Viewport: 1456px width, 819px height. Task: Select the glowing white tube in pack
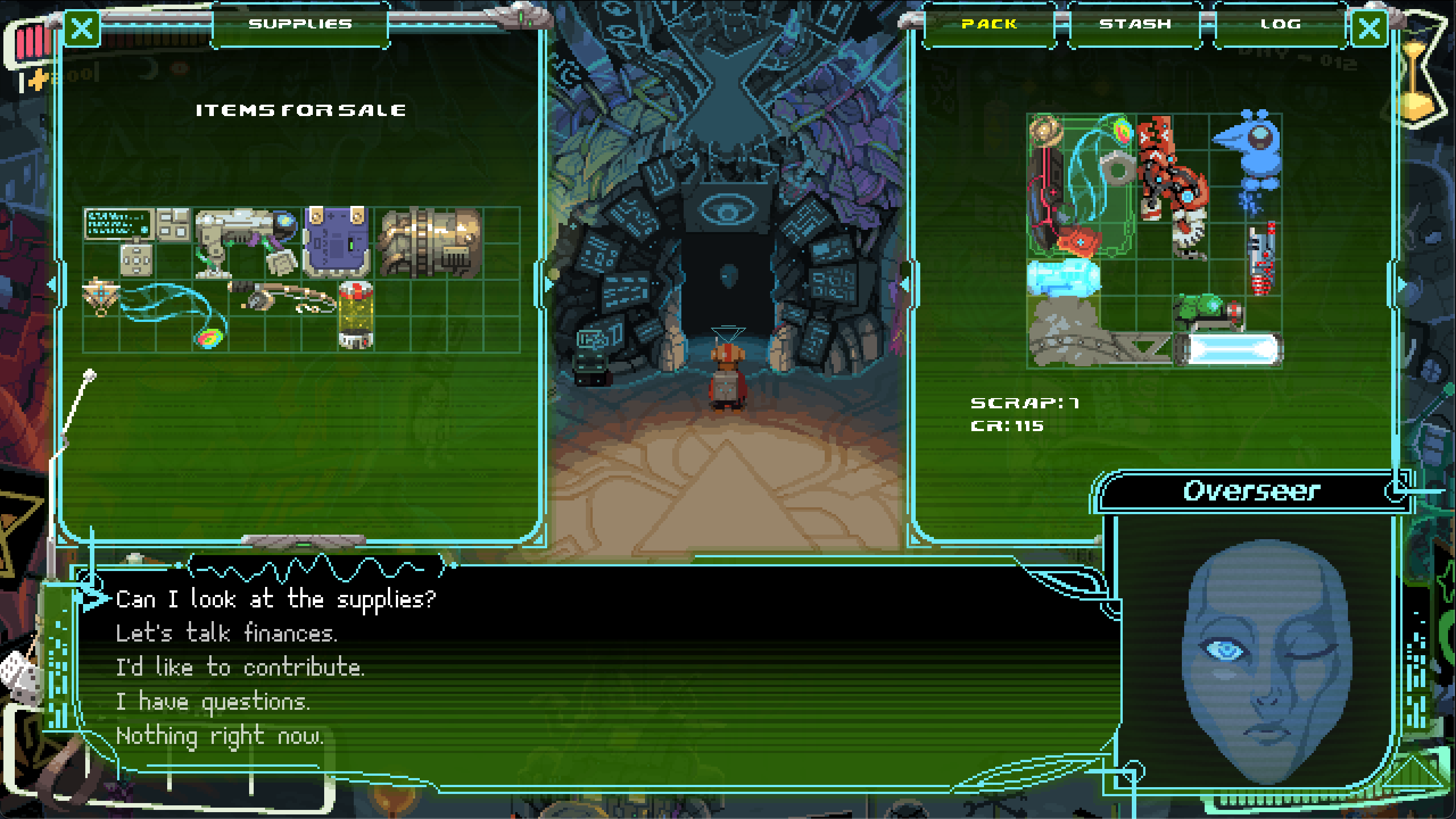click(x=1228, y=348)
